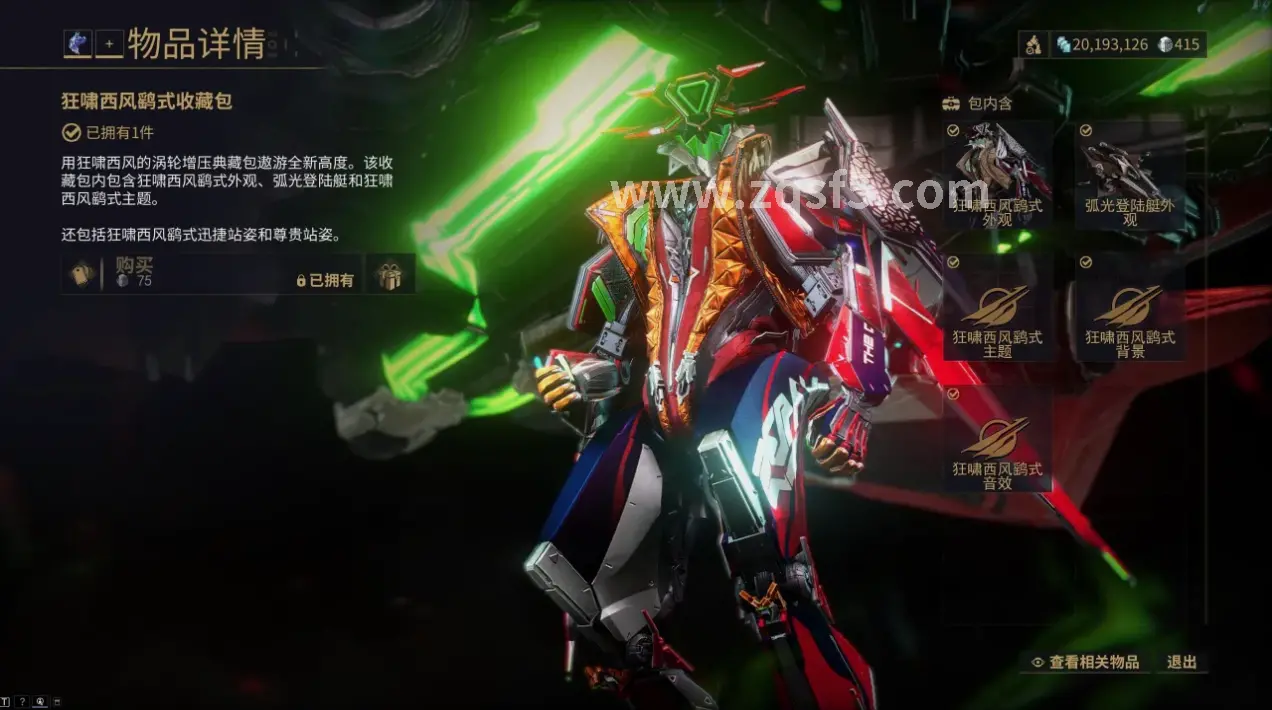Click the credits balance showing 20,193,126
The height and width of the screenshot is (710, 1272).
(x=1102, y=45)
